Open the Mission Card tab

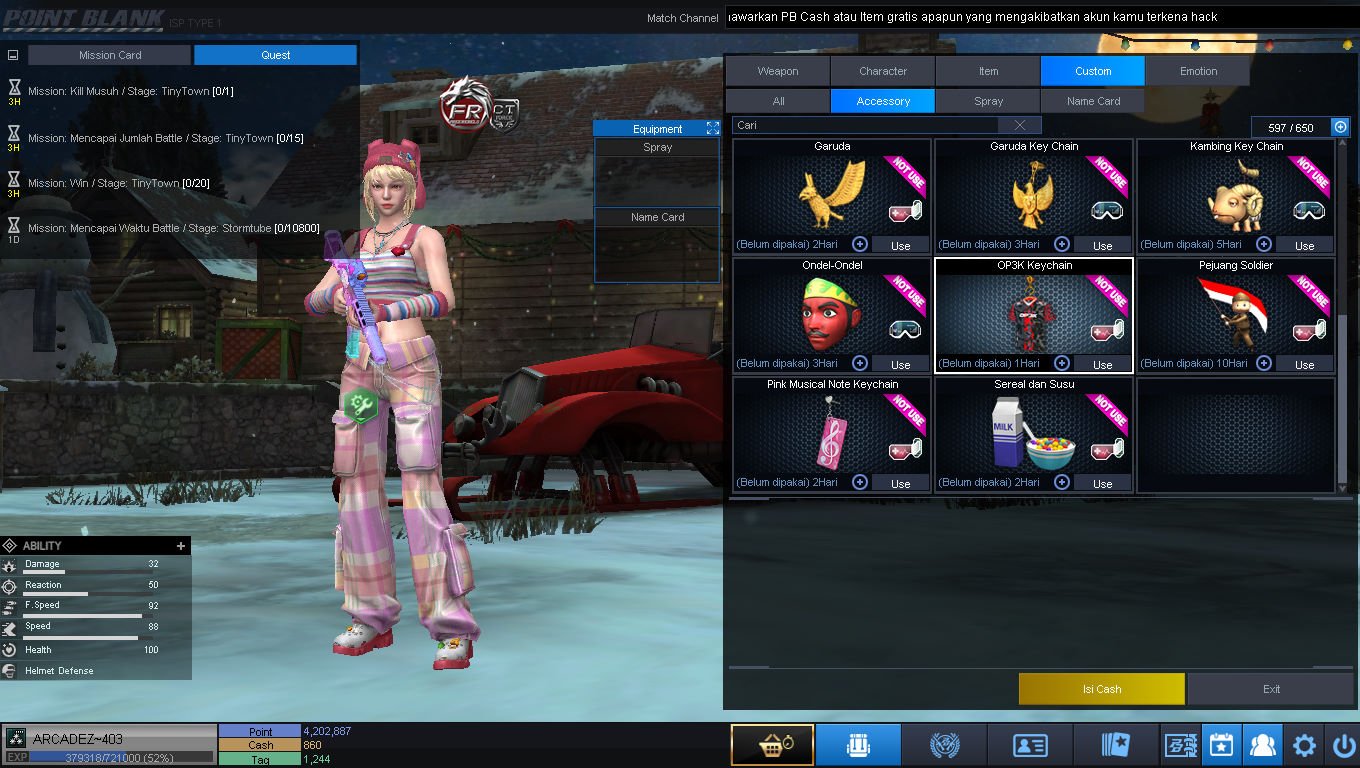pos(110,55)
